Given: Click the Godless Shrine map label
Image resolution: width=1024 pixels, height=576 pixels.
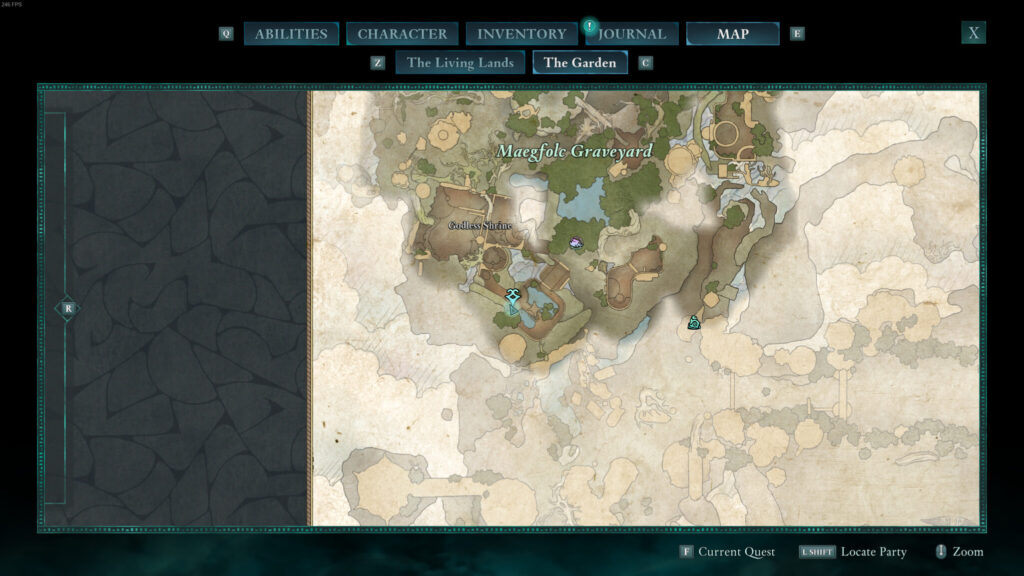Looking at the screenshot, I should point(480,226).
